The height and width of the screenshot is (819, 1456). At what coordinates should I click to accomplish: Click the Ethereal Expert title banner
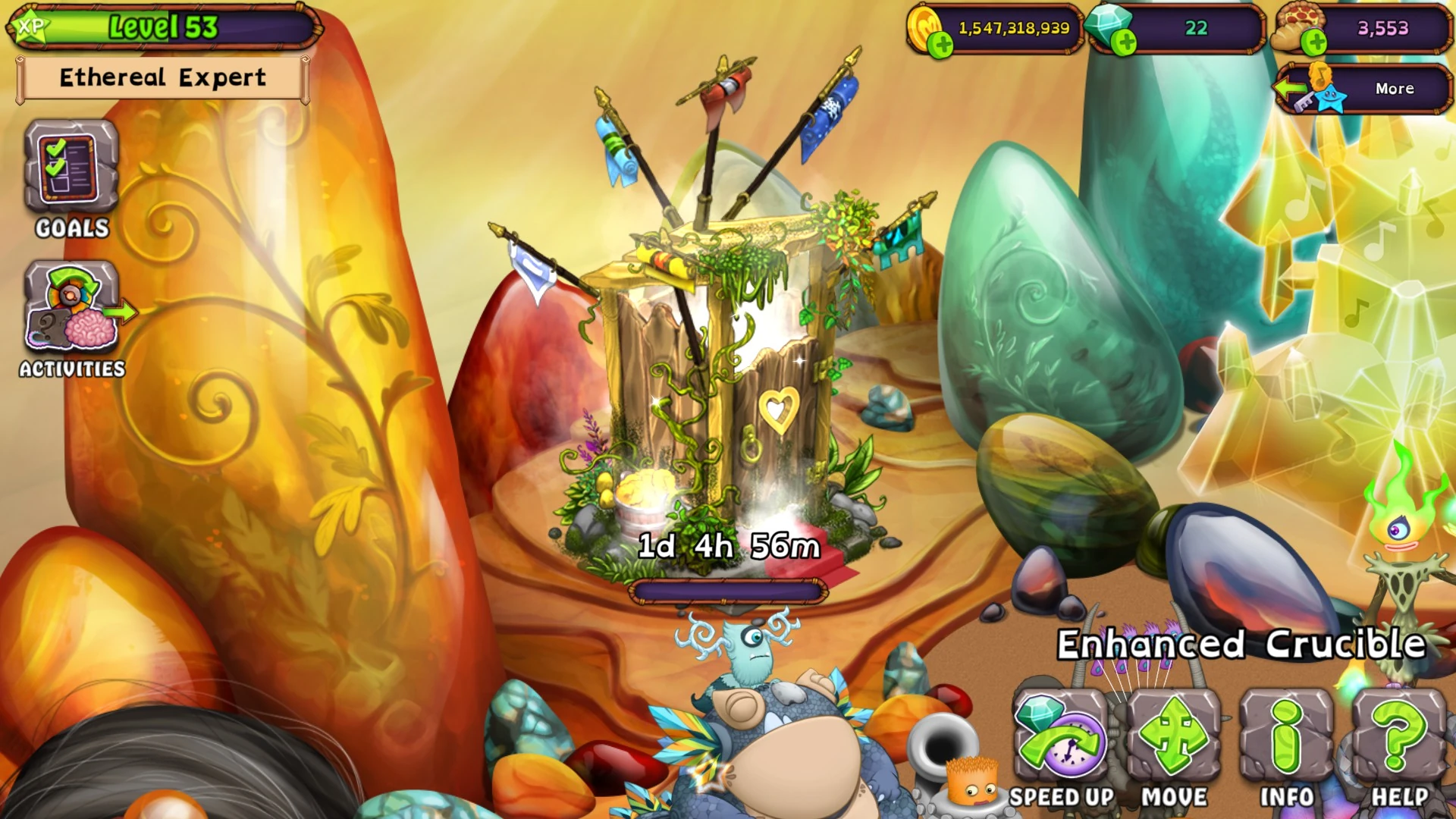(162, 78)
